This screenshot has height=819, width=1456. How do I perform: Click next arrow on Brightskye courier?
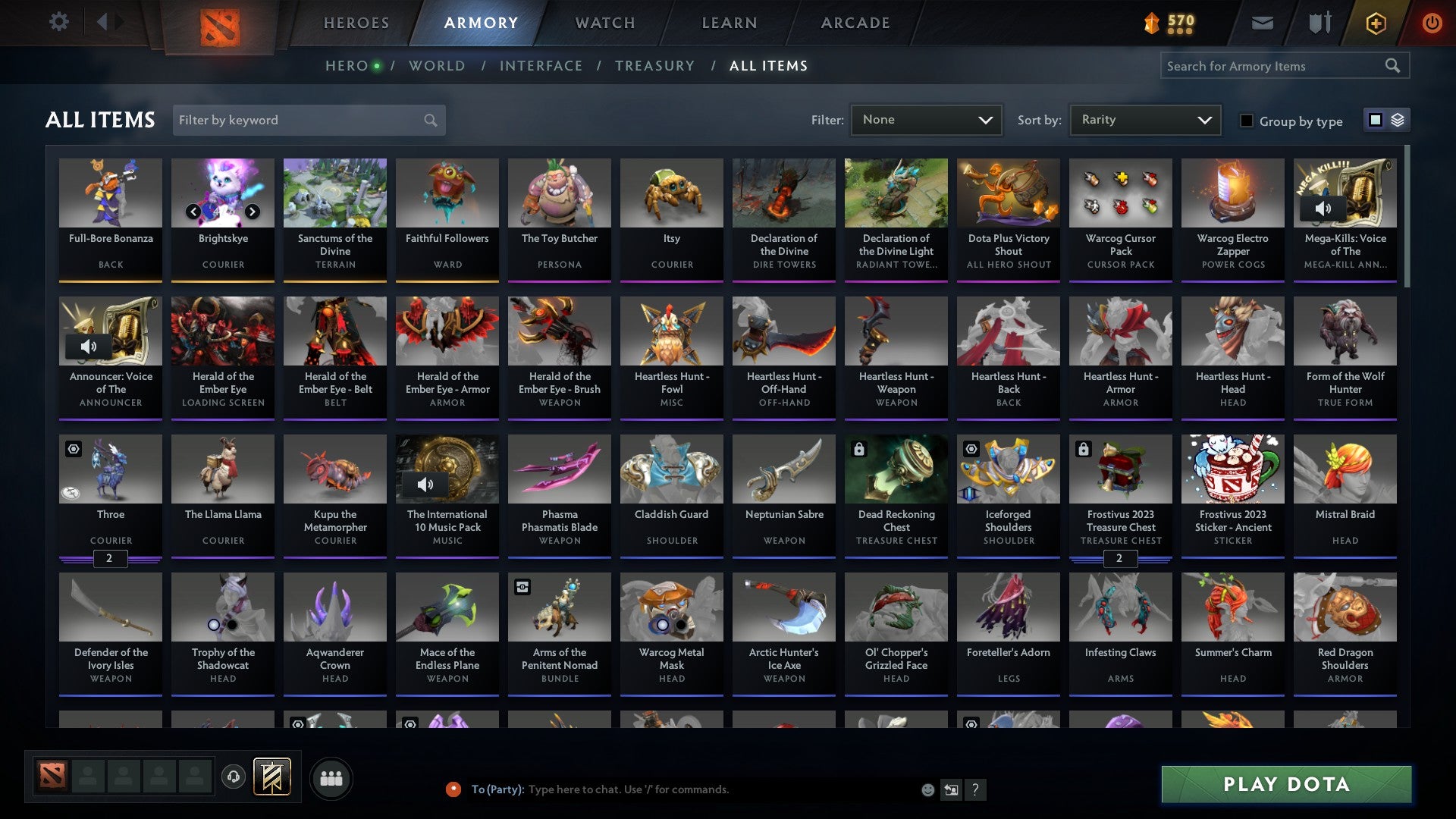tap(252, 213)
